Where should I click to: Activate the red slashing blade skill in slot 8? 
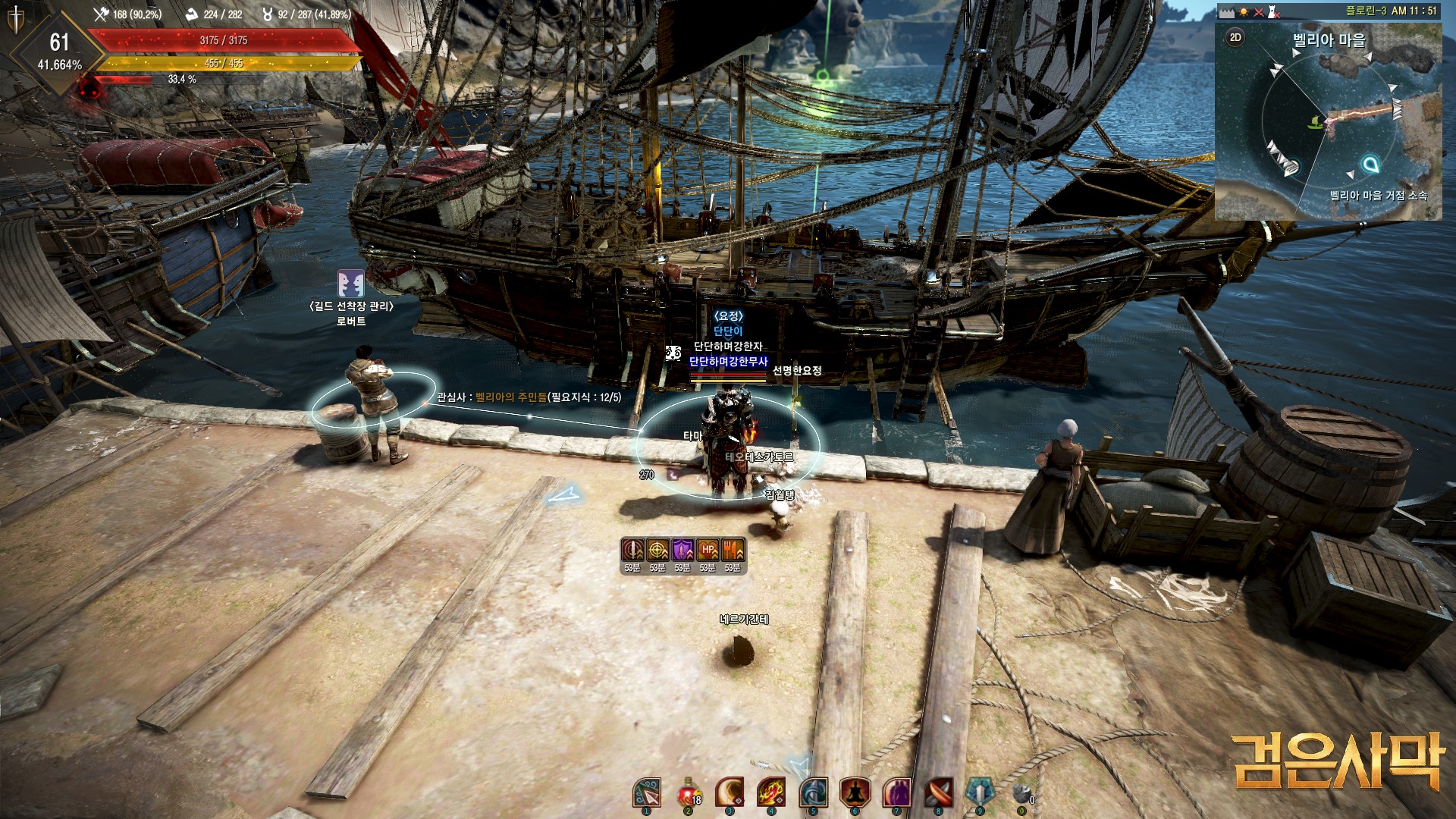[x=938, y=792]
